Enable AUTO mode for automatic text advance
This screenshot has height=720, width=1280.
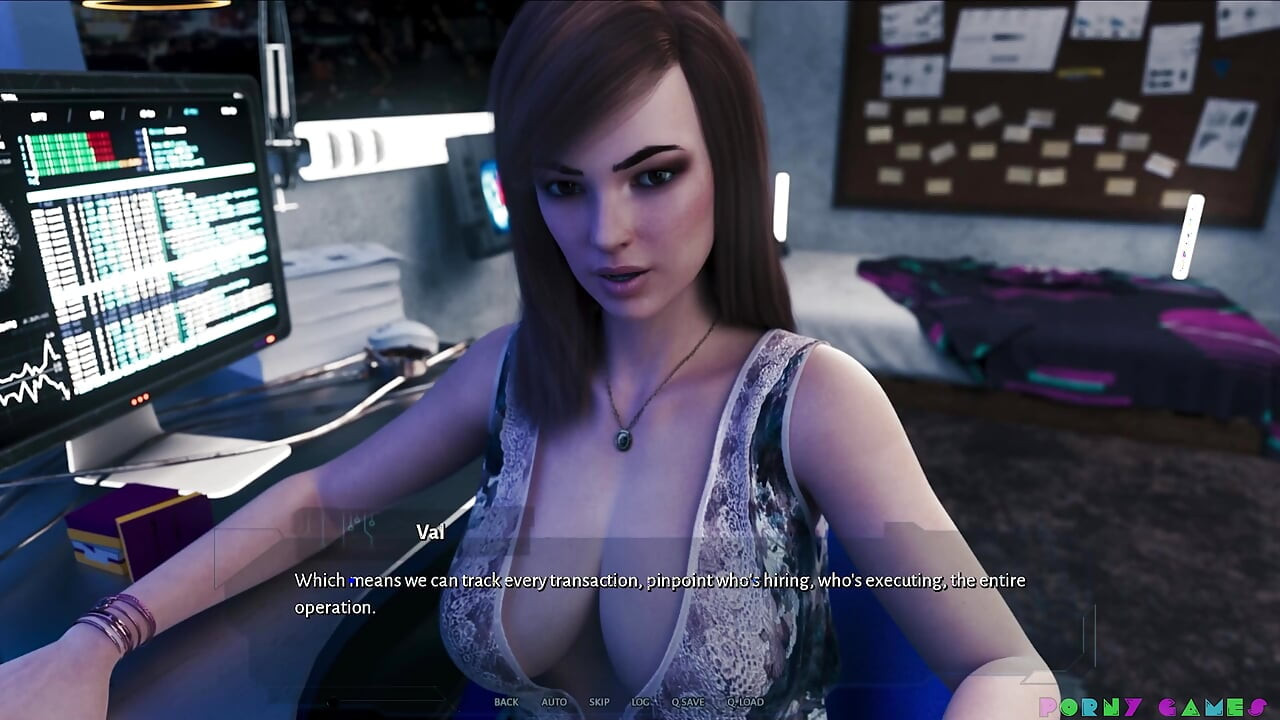click(x=553, y=702)
